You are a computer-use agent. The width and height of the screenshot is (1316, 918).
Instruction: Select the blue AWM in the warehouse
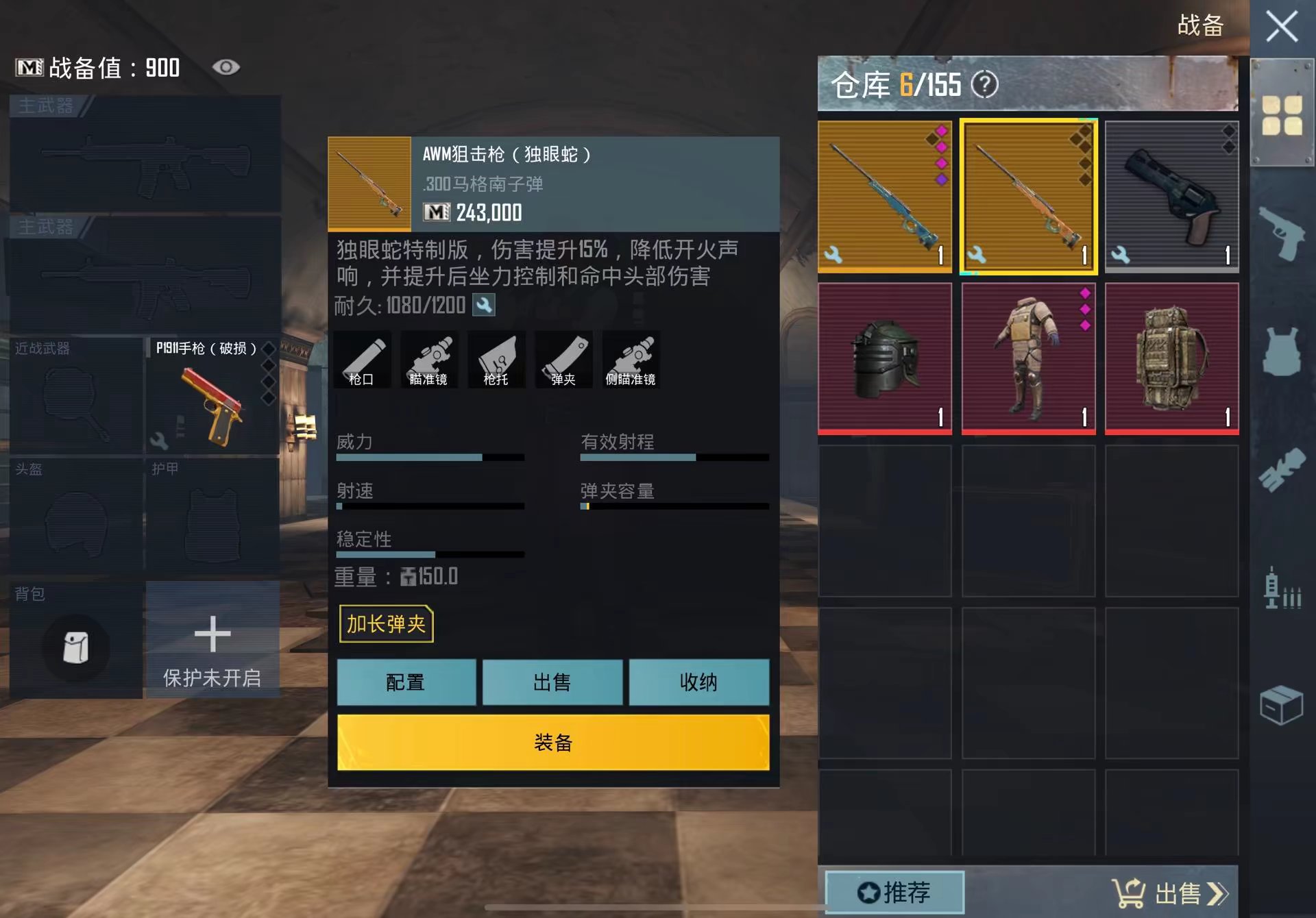[x=884, y=197]
